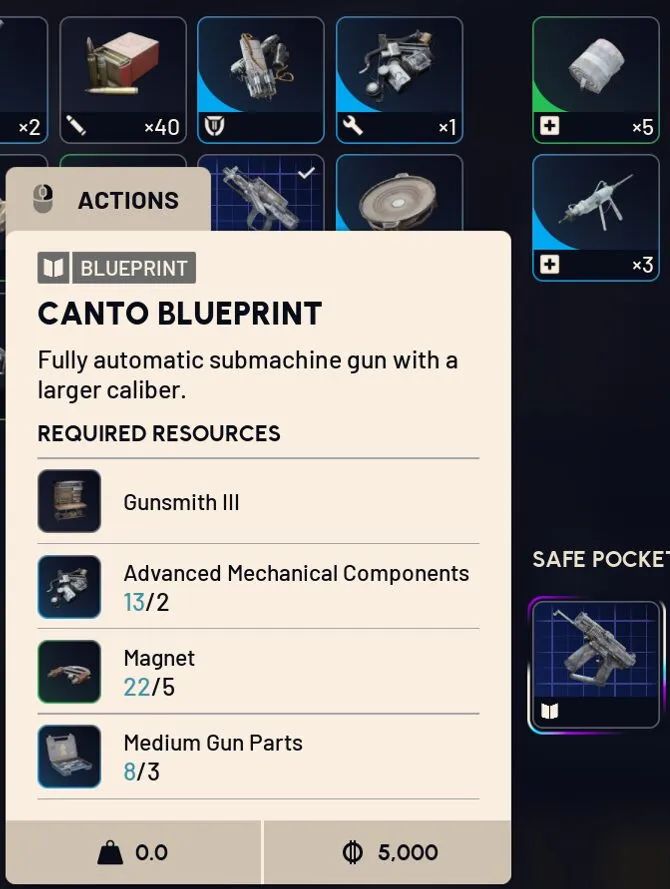
Task: Click the Canto Blueprint in Safe Pocket
Action: pyautogui.click(x=596, y=665)
